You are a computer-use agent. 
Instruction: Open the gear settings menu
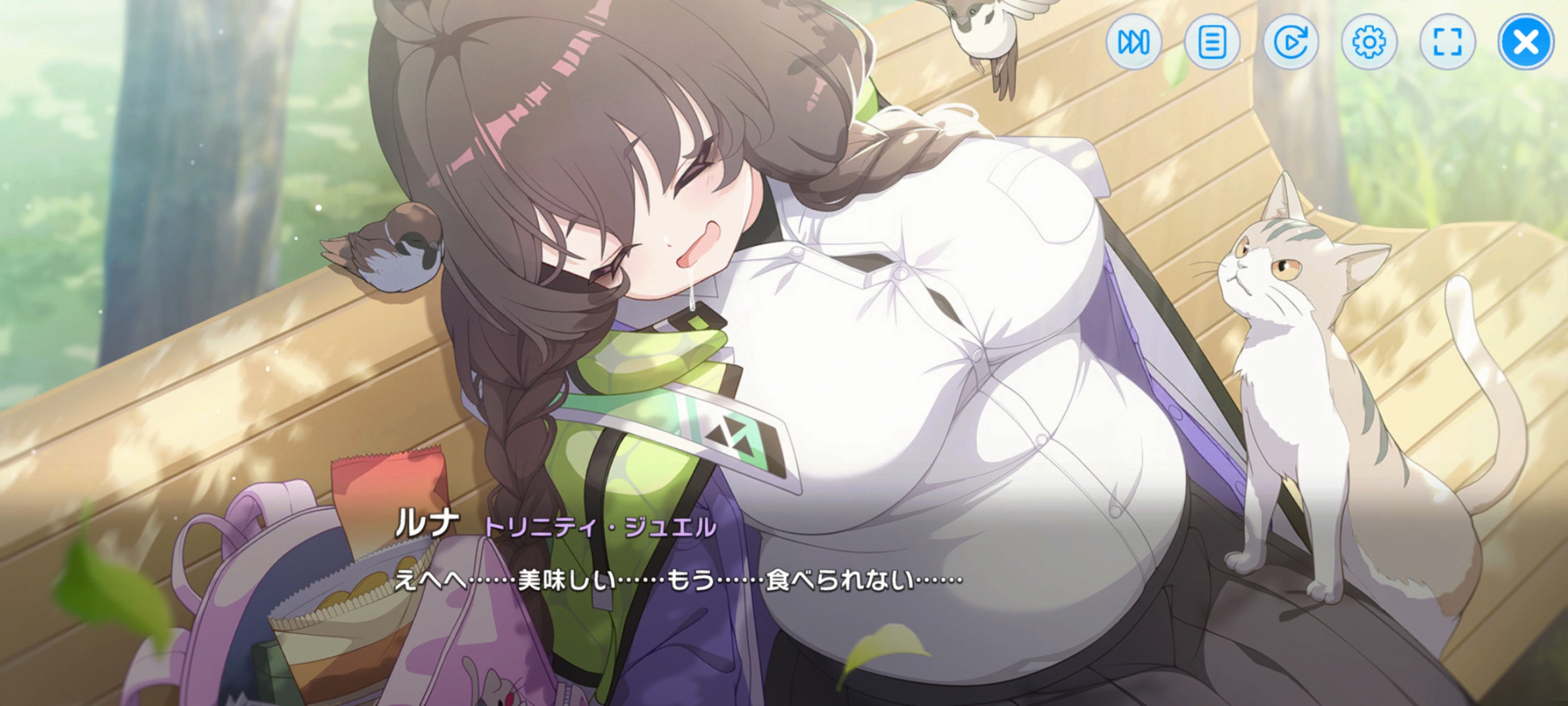coord(1369,42)
